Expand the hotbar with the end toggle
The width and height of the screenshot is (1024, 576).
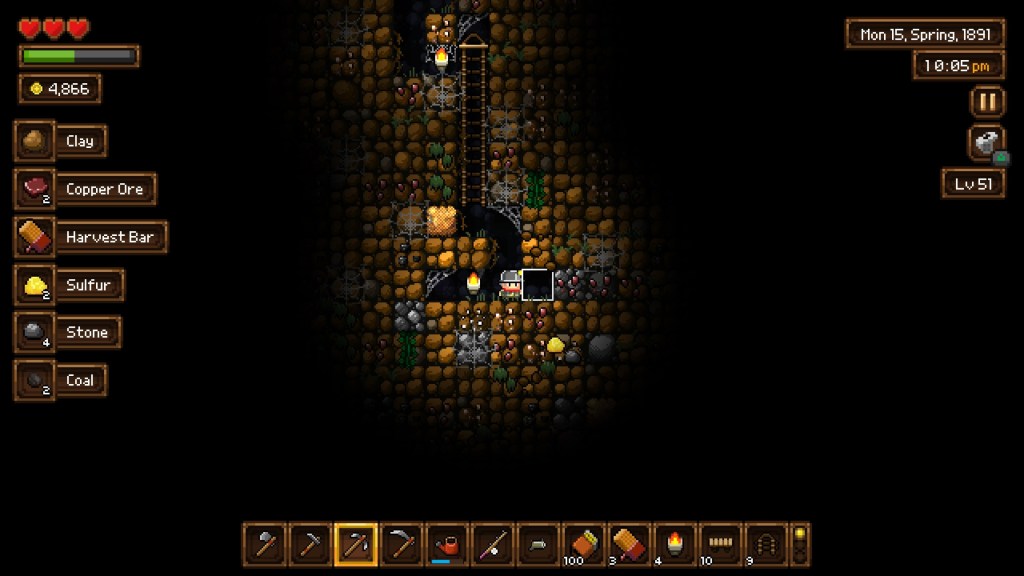(799, 545)
